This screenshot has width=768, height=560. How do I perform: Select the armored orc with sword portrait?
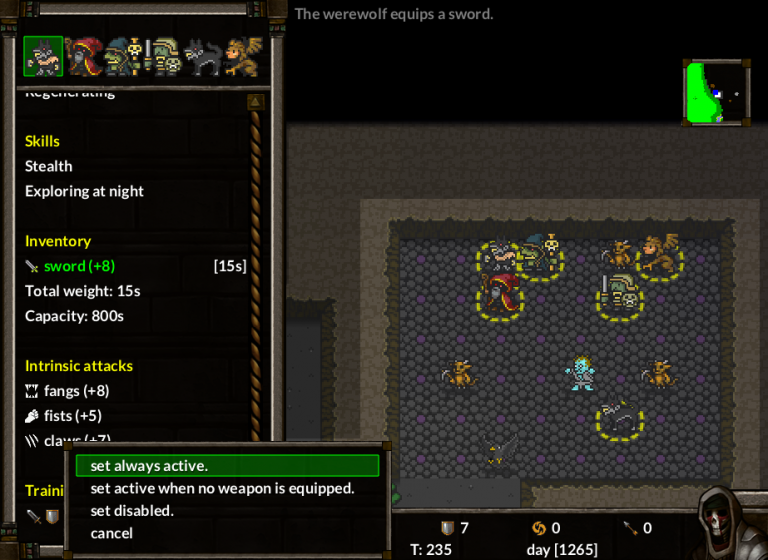click(x=162, y=57)
